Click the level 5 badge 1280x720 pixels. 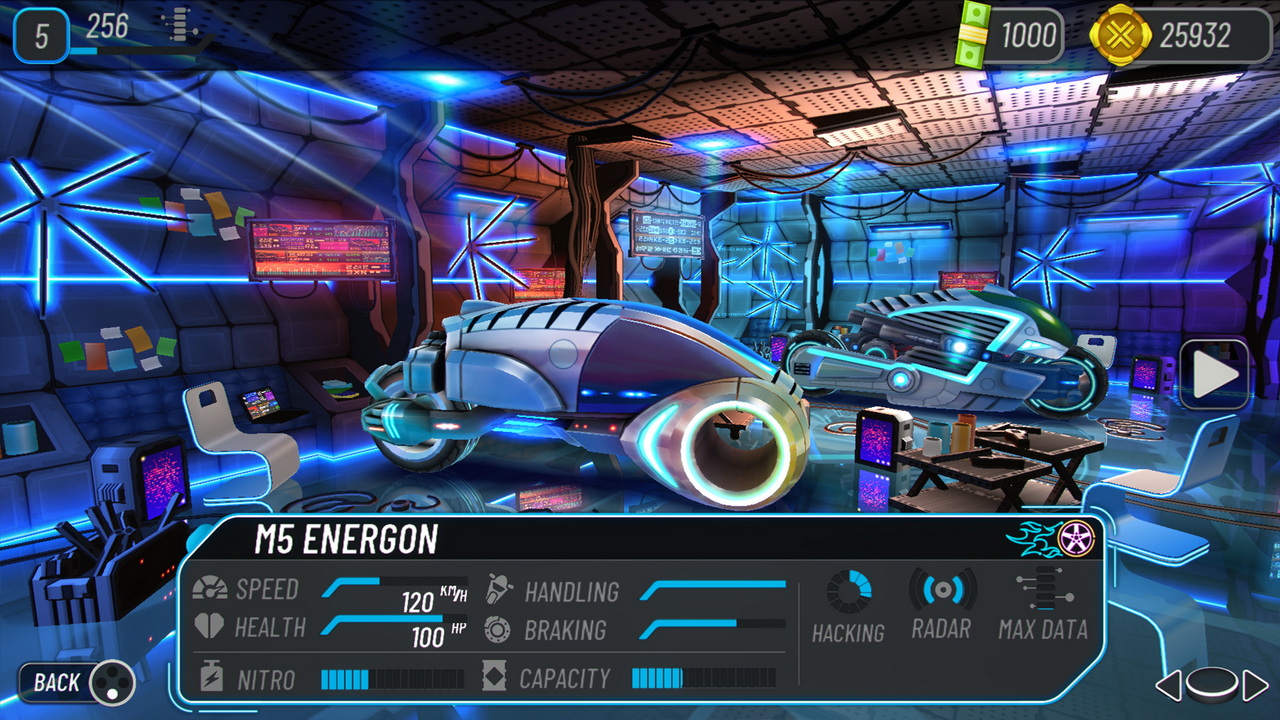42,33
